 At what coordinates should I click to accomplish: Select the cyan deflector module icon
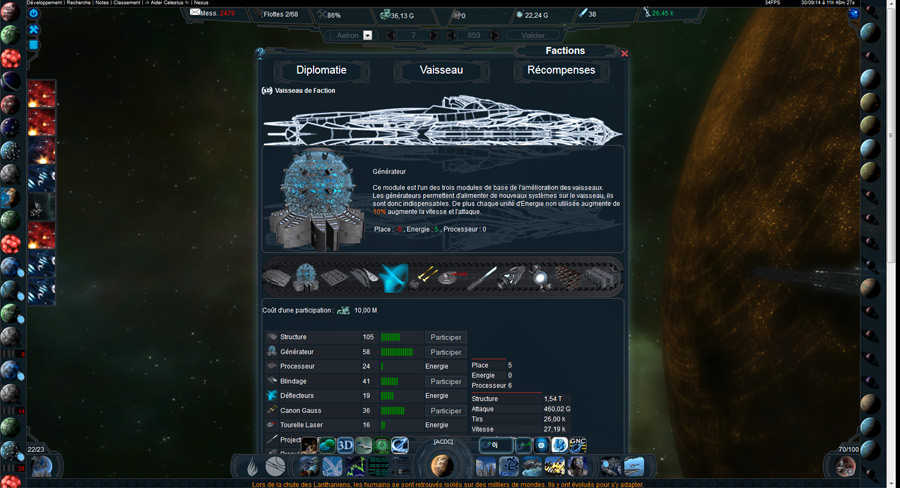[394, 276]
